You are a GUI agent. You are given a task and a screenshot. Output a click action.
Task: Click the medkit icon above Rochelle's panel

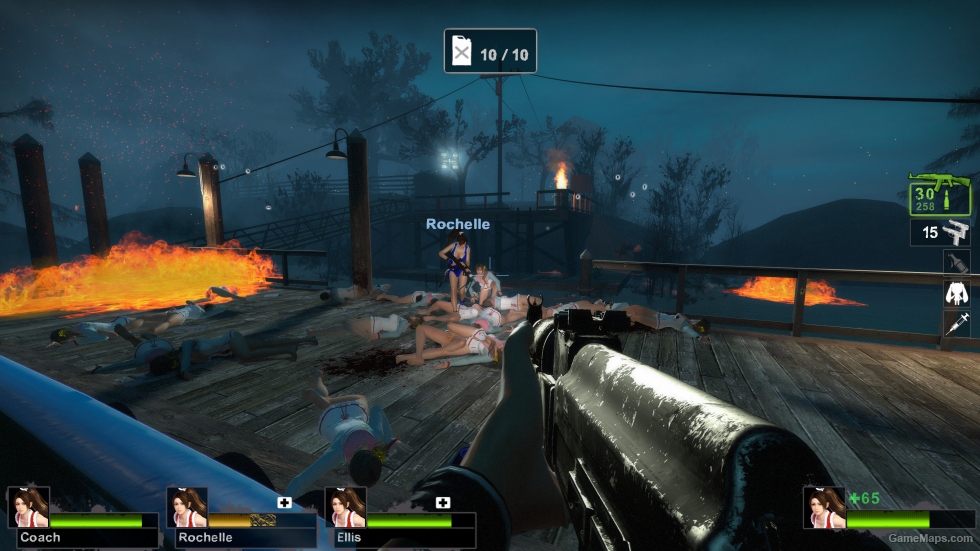284,502
